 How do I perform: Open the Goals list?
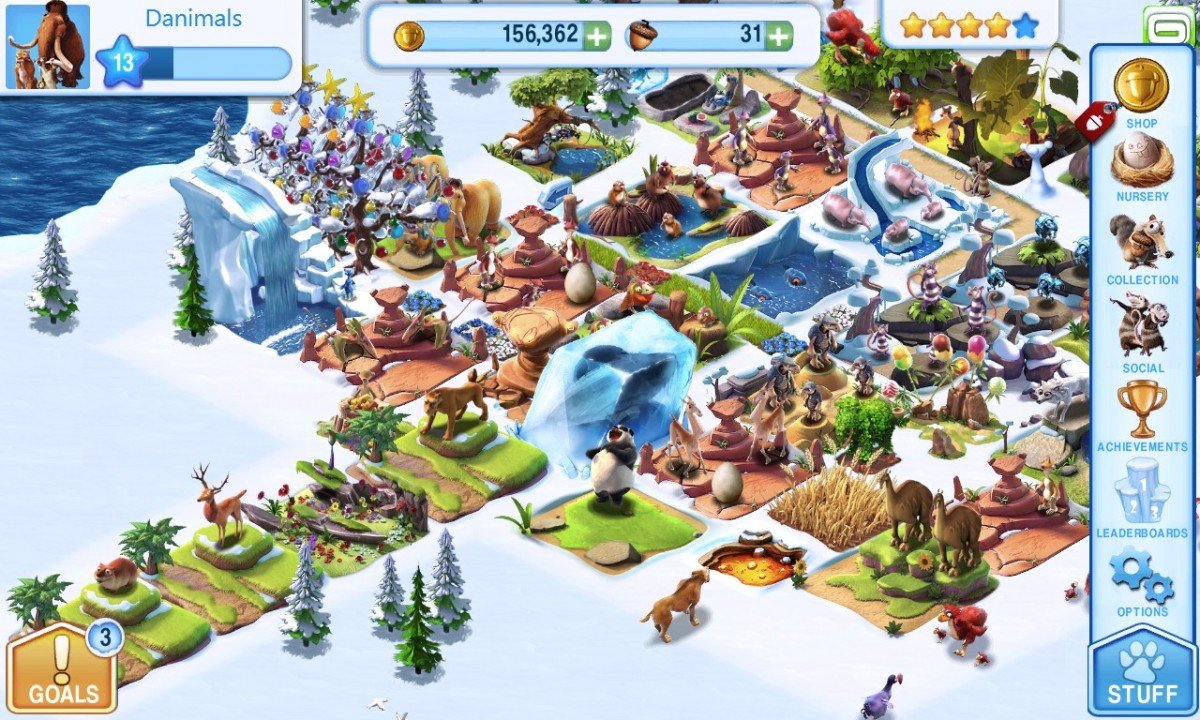pyautogui.click(x=63, y=670)
